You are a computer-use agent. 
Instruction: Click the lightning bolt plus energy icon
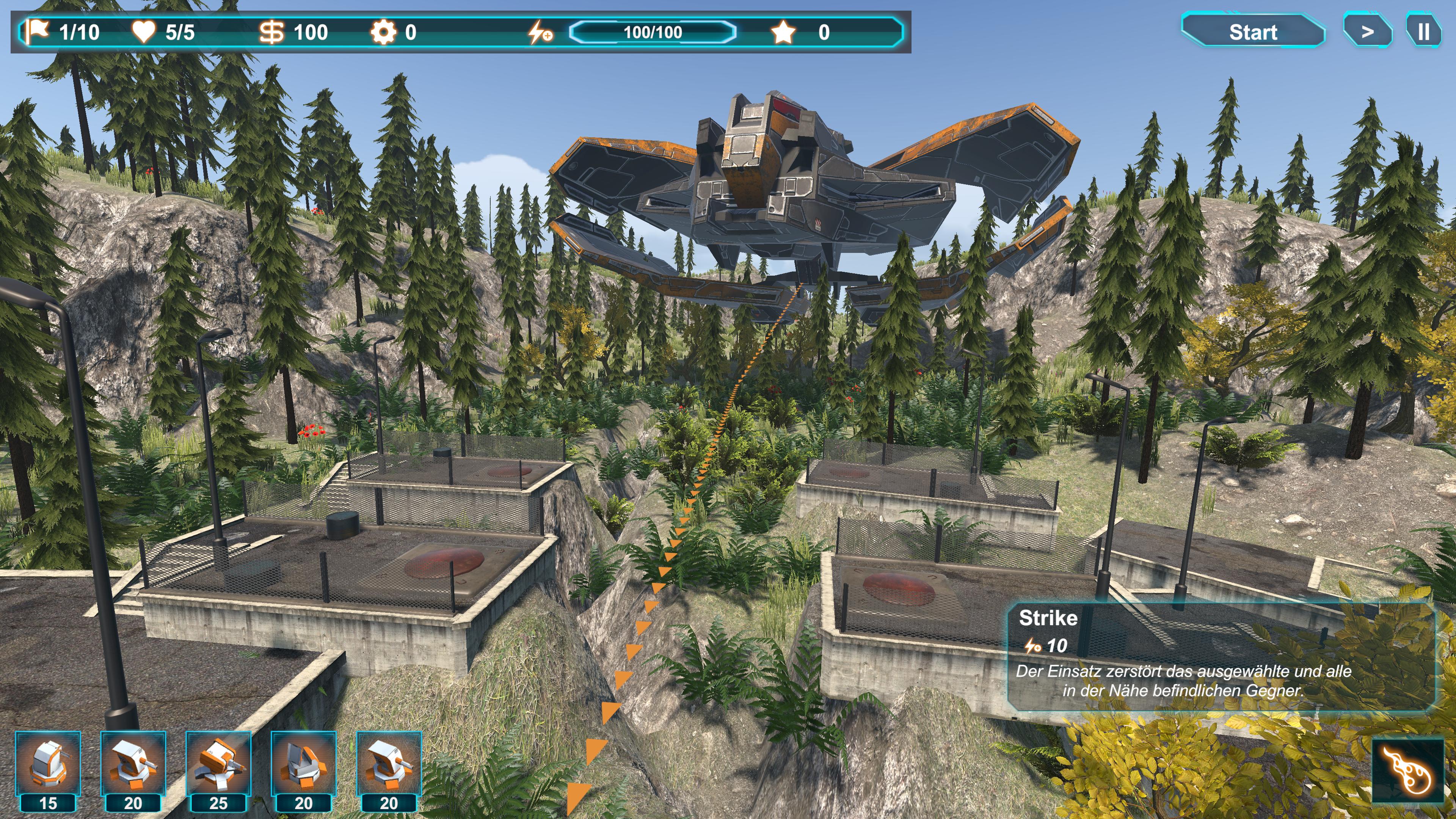tap(540, 32)
